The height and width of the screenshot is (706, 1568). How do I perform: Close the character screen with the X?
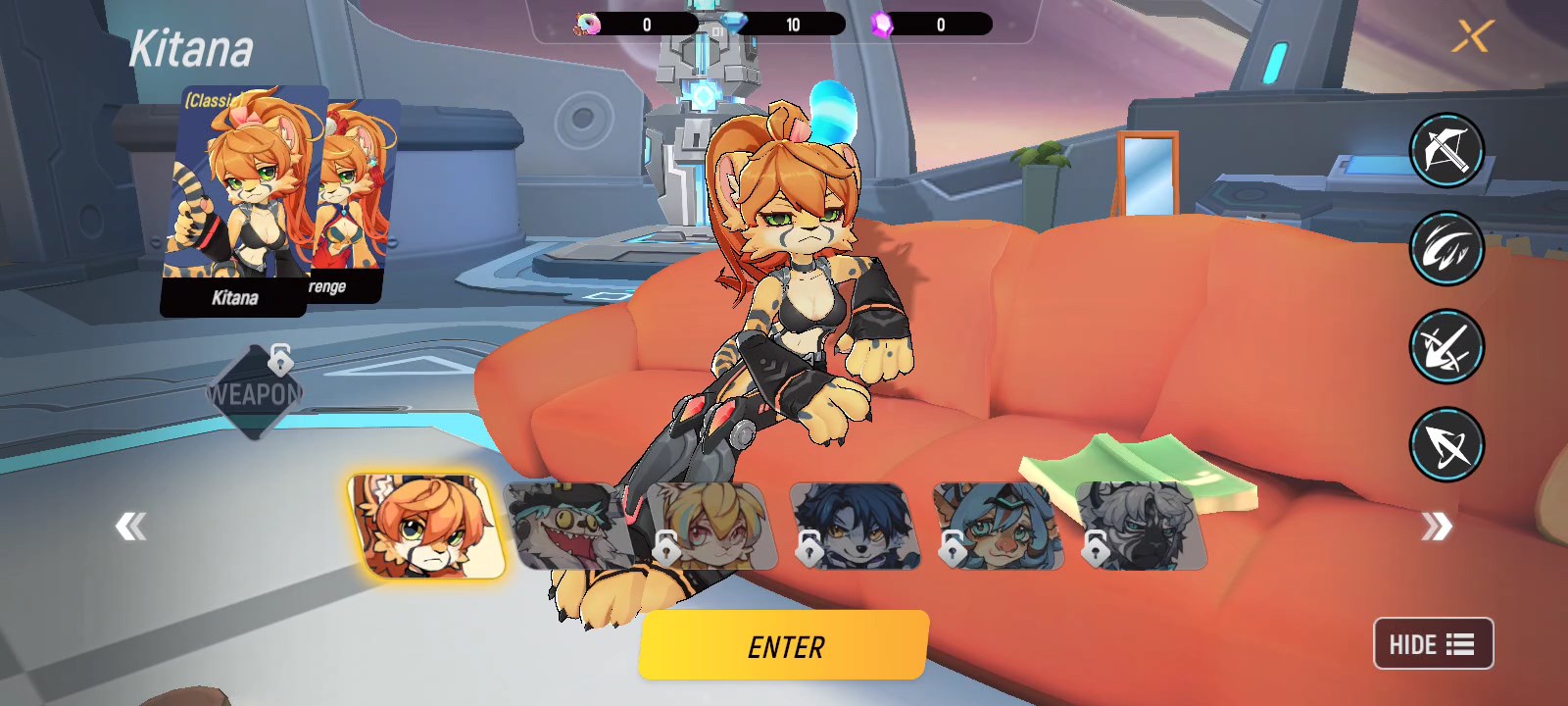coord(1470,37)
